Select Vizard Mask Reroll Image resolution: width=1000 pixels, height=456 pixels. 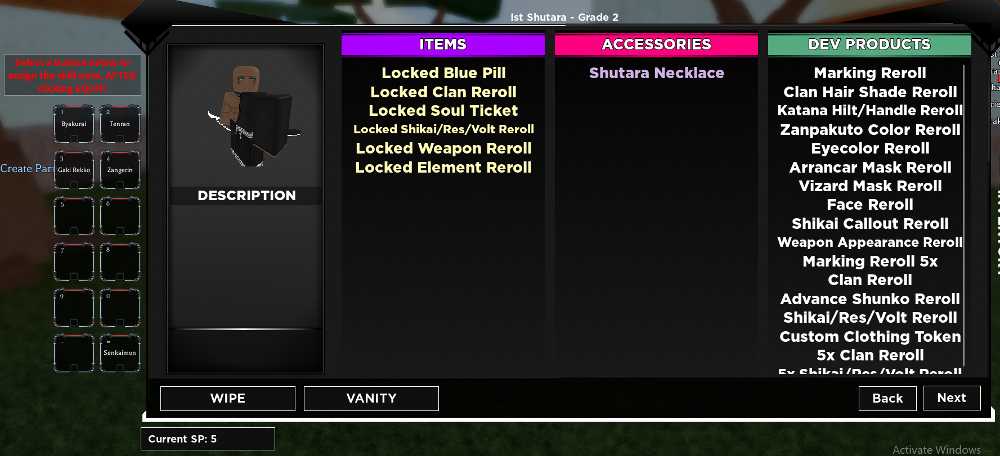click(x=870, y=186)
